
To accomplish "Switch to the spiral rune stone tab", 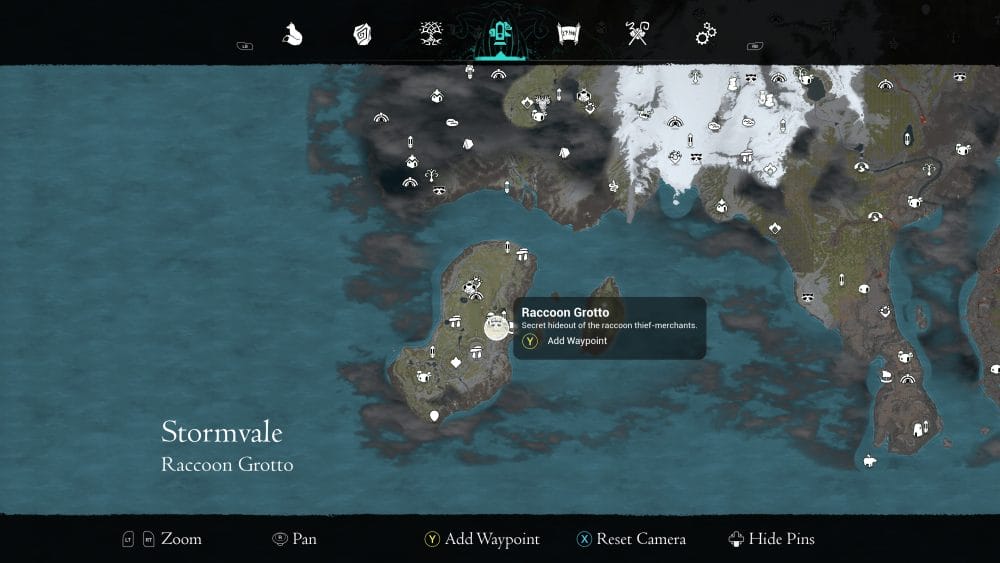I will click(x=361, y=35).
